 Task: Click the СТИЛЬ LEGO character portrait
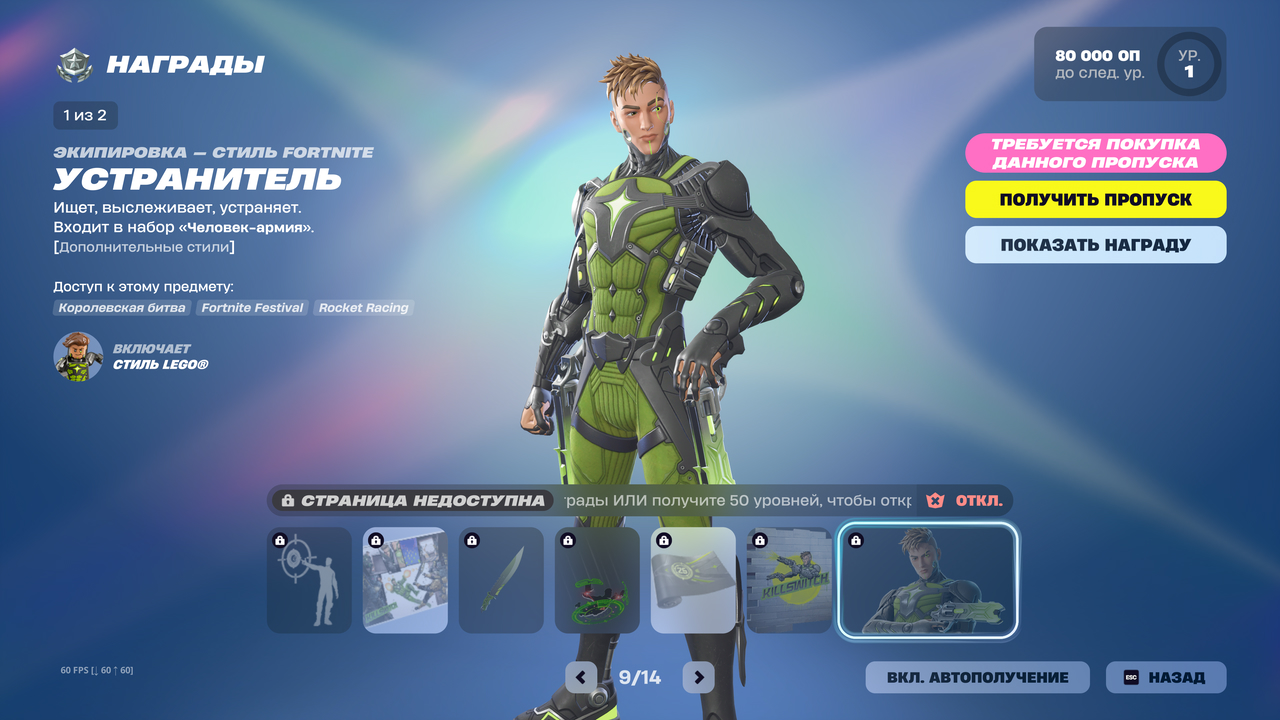pyautogui.click(x=78, y=357)
